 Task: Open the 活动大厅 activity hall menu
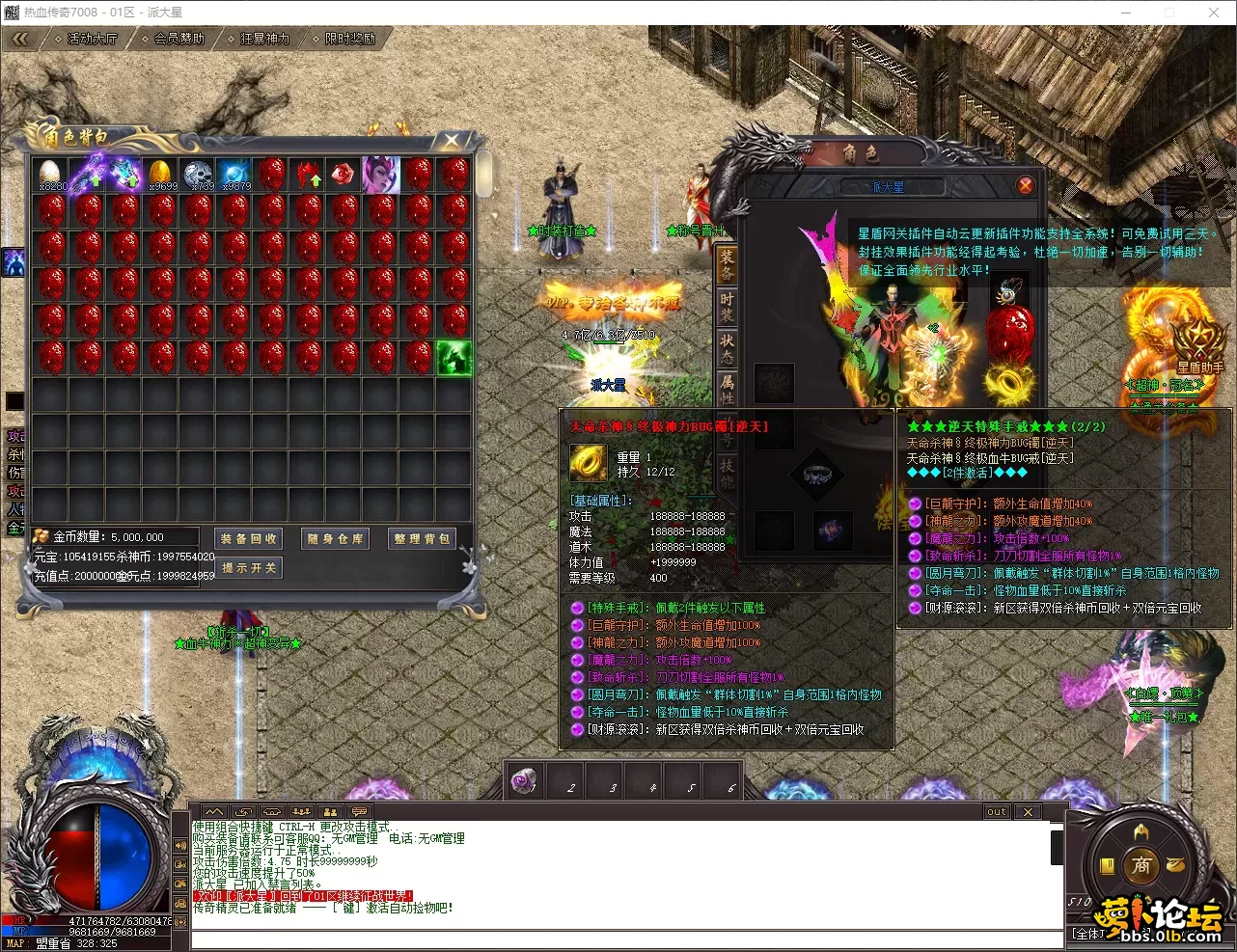pos(88,39)
